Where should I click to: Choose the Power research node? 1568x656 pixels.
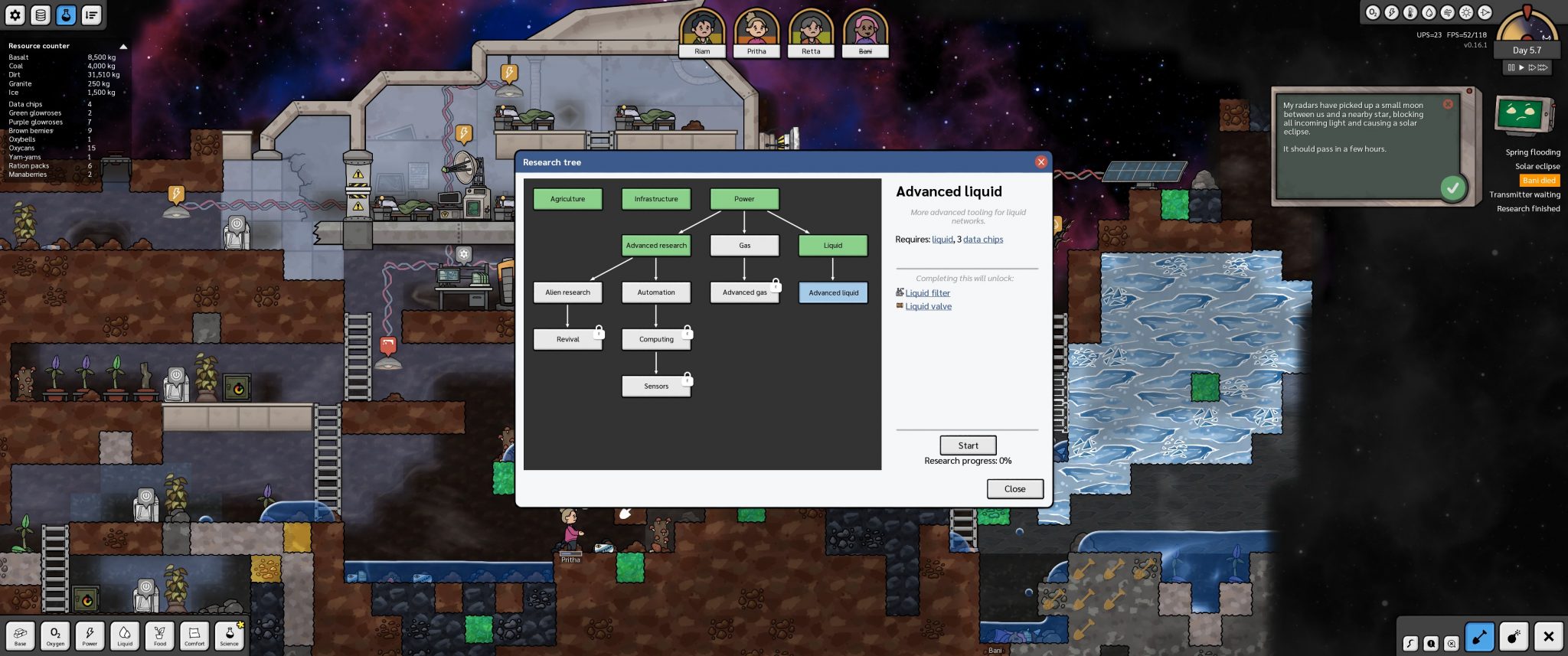744,199
